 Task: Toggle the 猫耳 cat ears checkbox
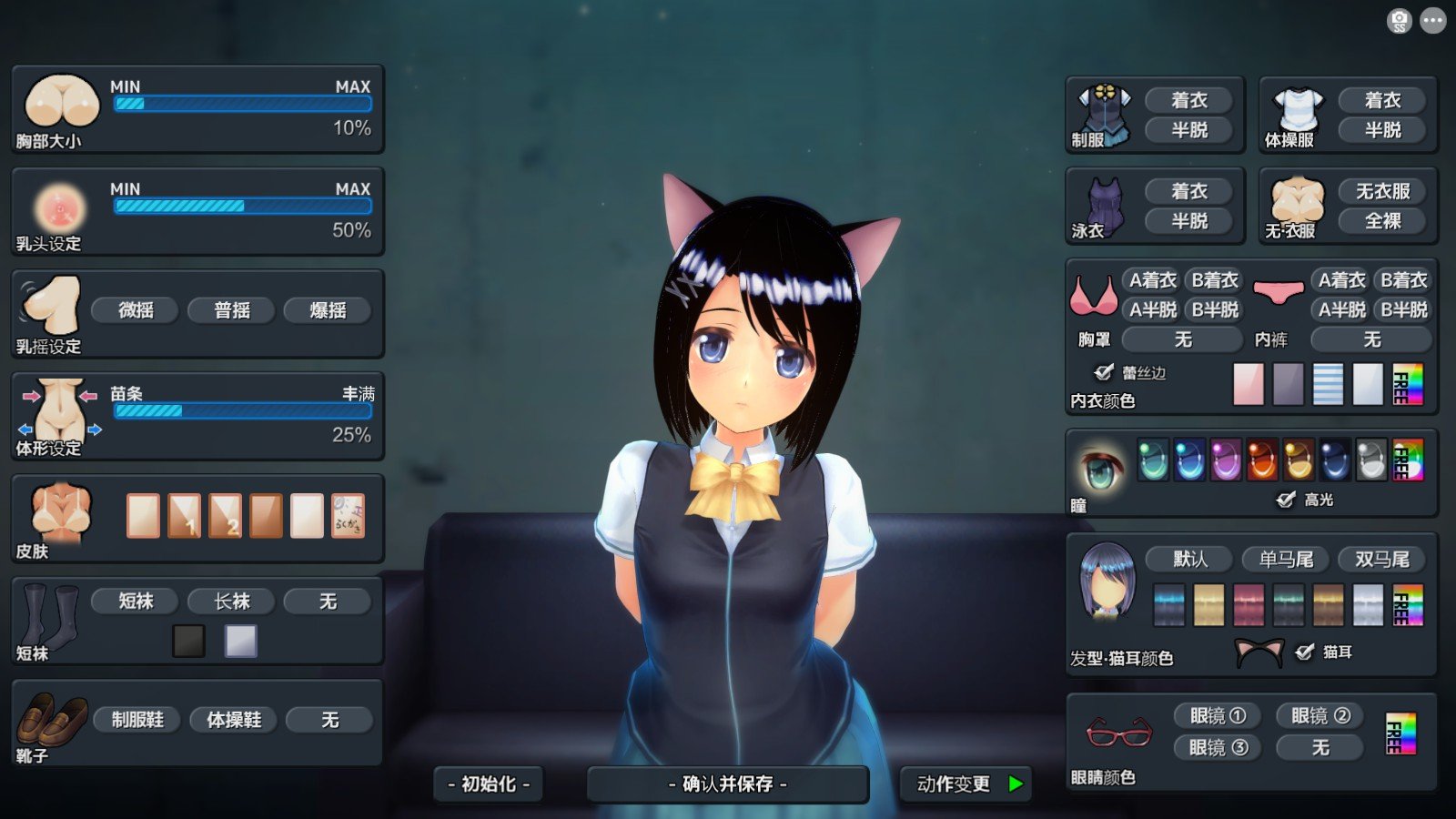pyautogui.click(x=1303, y=652)
